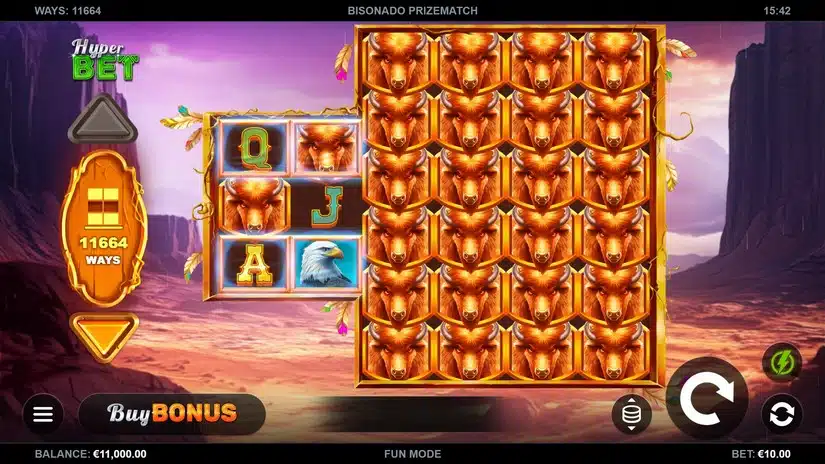
Task: Open autoplay spin settings
Action: click(x=781, y=412)
